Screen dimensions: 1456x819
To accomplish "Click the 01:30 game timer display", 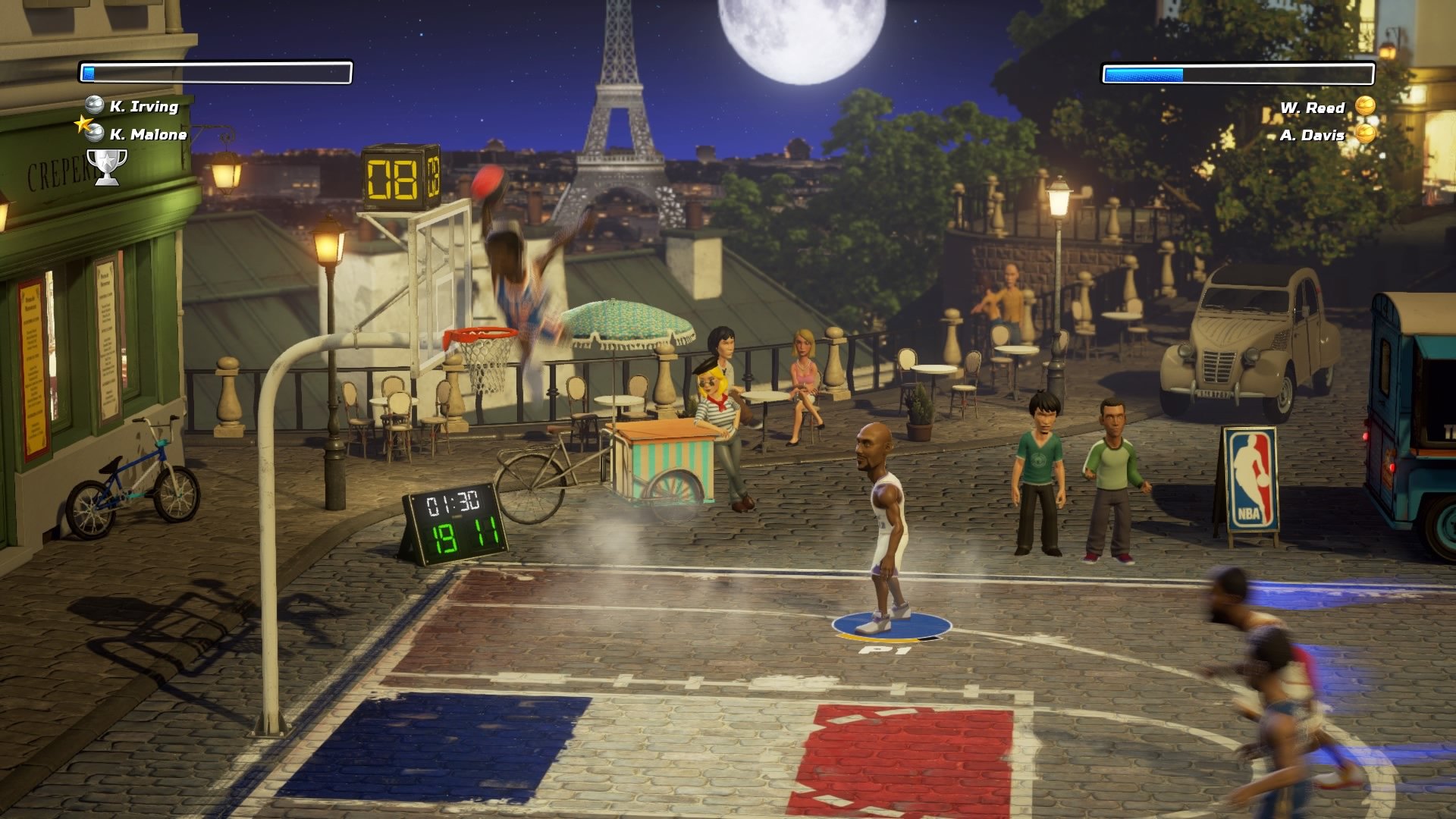I will [453, 502].
